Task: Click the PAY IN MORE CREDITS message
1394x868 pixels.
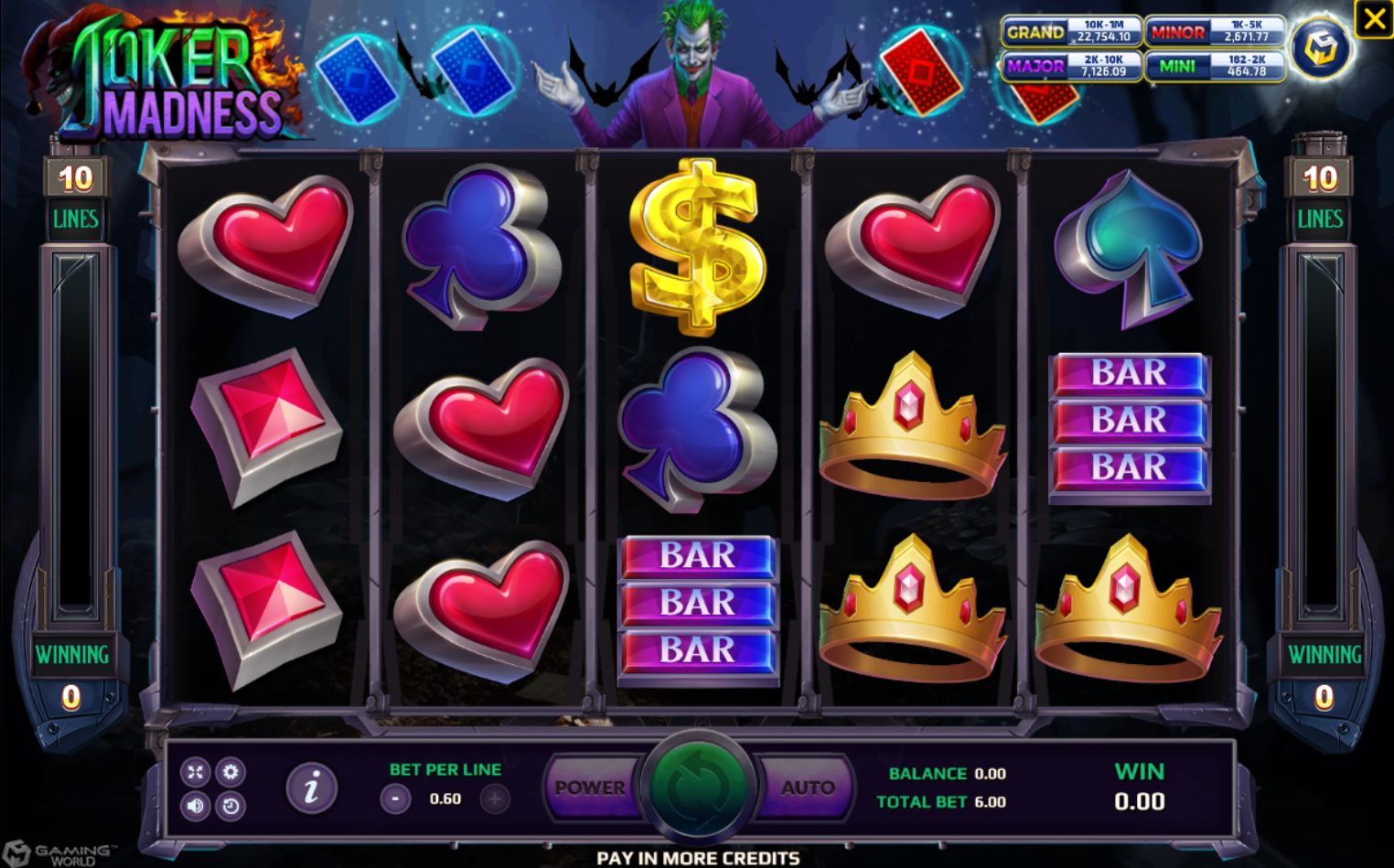Action: tap(697, 858)
